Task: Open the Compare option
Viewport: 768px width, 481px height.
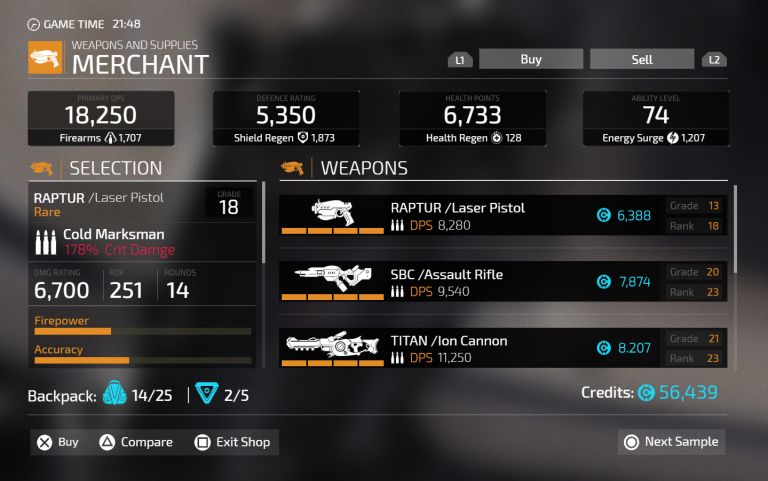Action: click(136, 442)
